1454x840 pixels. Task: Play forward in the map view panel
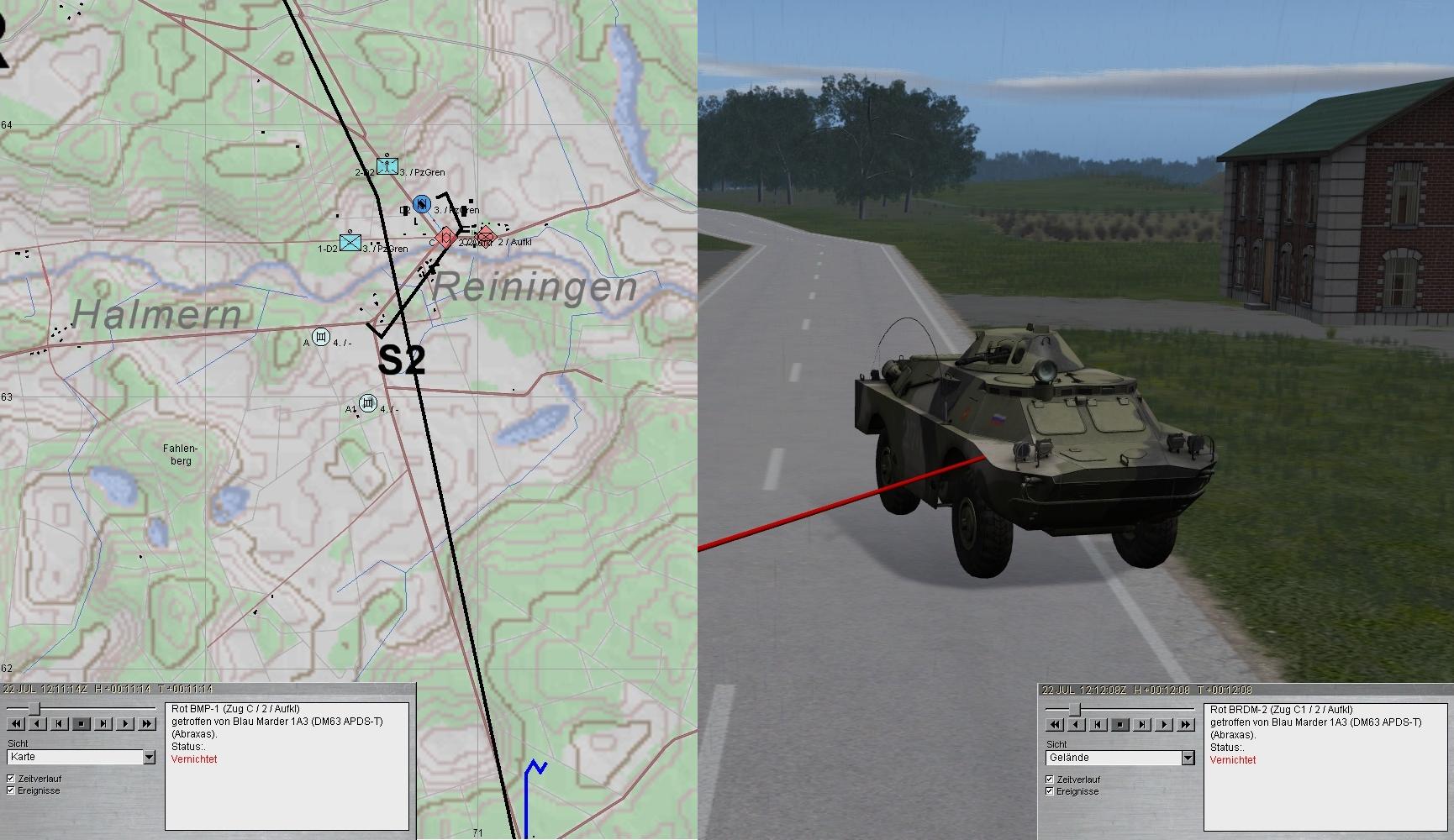tap(125, 723)
